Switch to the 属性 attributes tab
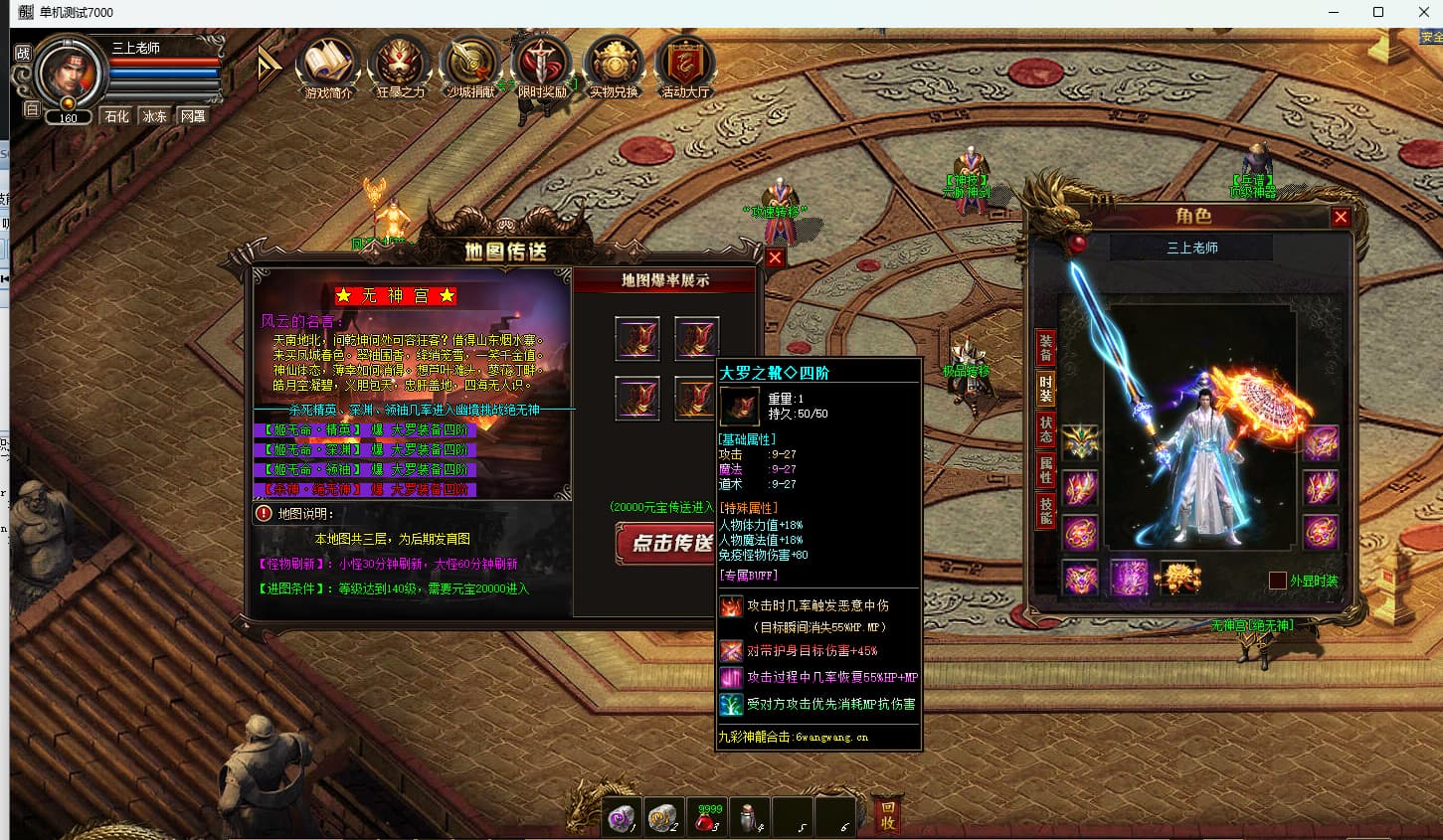The width and height of the screenshot is (1443, 840). (x=1045, y=470)
